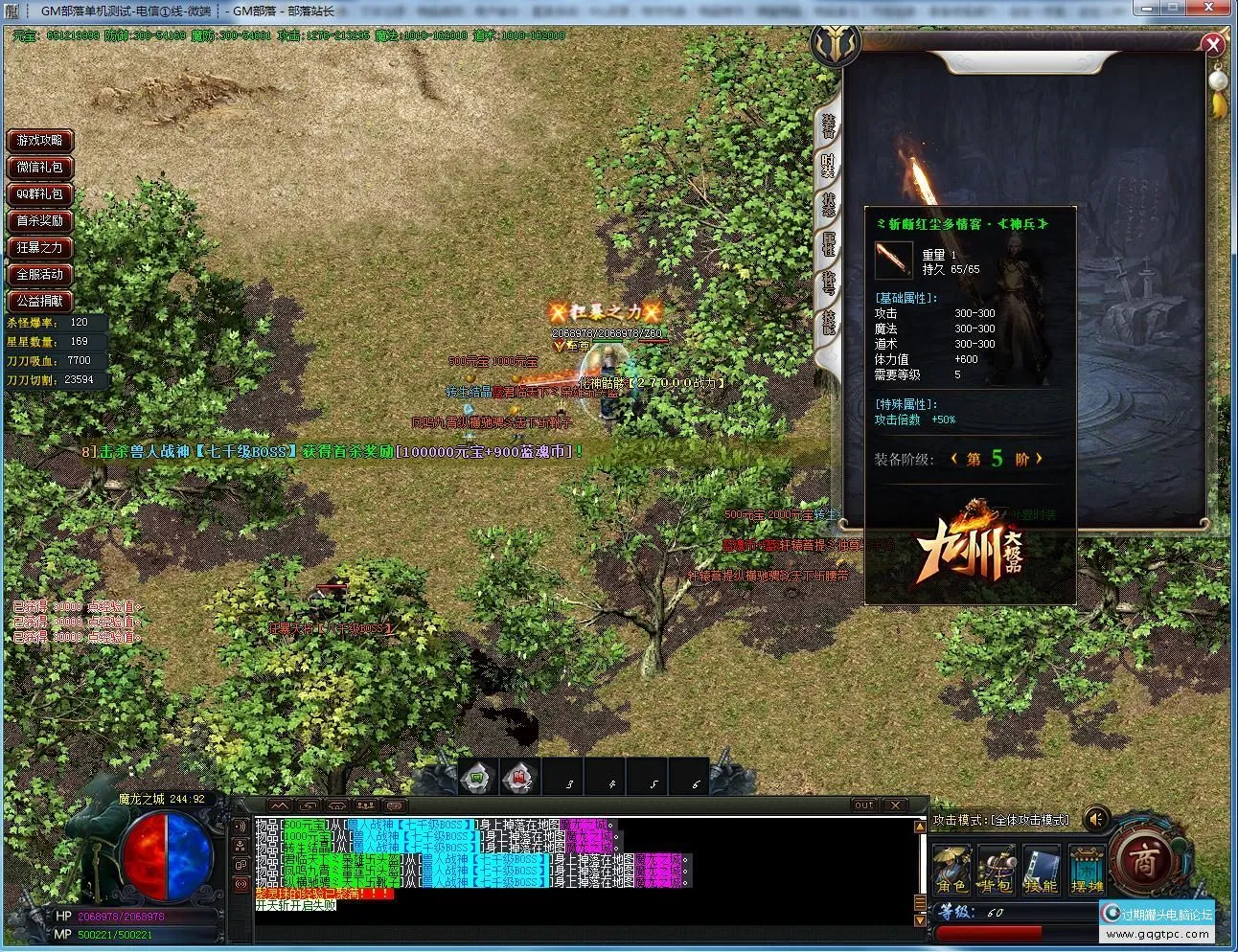Open the 全服活动 server events
The image size is (1238, 952).
(40, 275)
